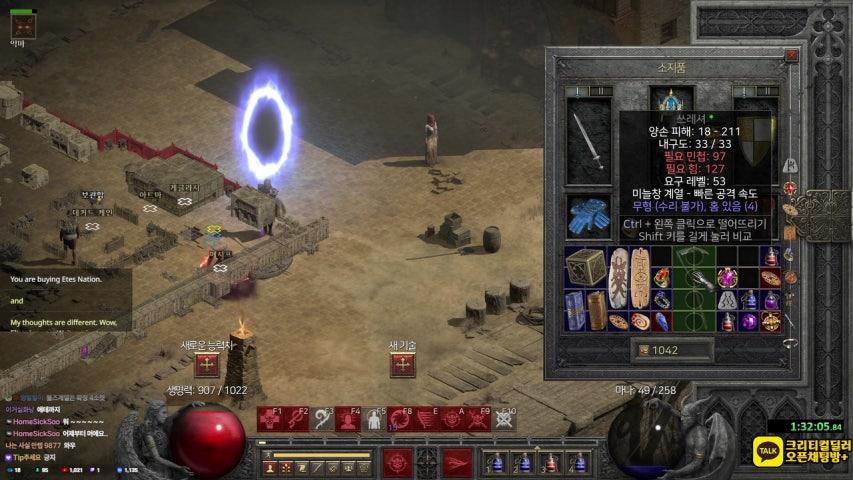Screen dimensions: 853x480
Task: Activate the F10 crossed-weapons skill
Action: [x=504, y=420]
